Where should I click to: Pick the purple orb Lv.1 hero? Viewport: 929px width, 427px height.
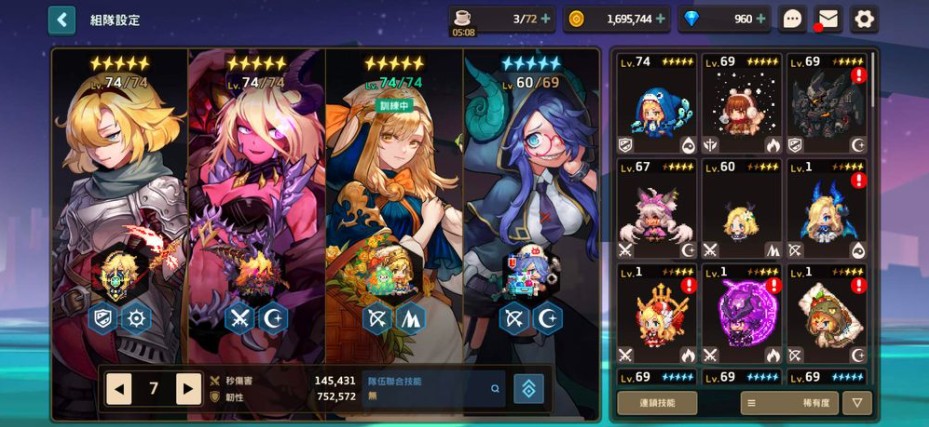pyautogui.click(x=740, y=317)
